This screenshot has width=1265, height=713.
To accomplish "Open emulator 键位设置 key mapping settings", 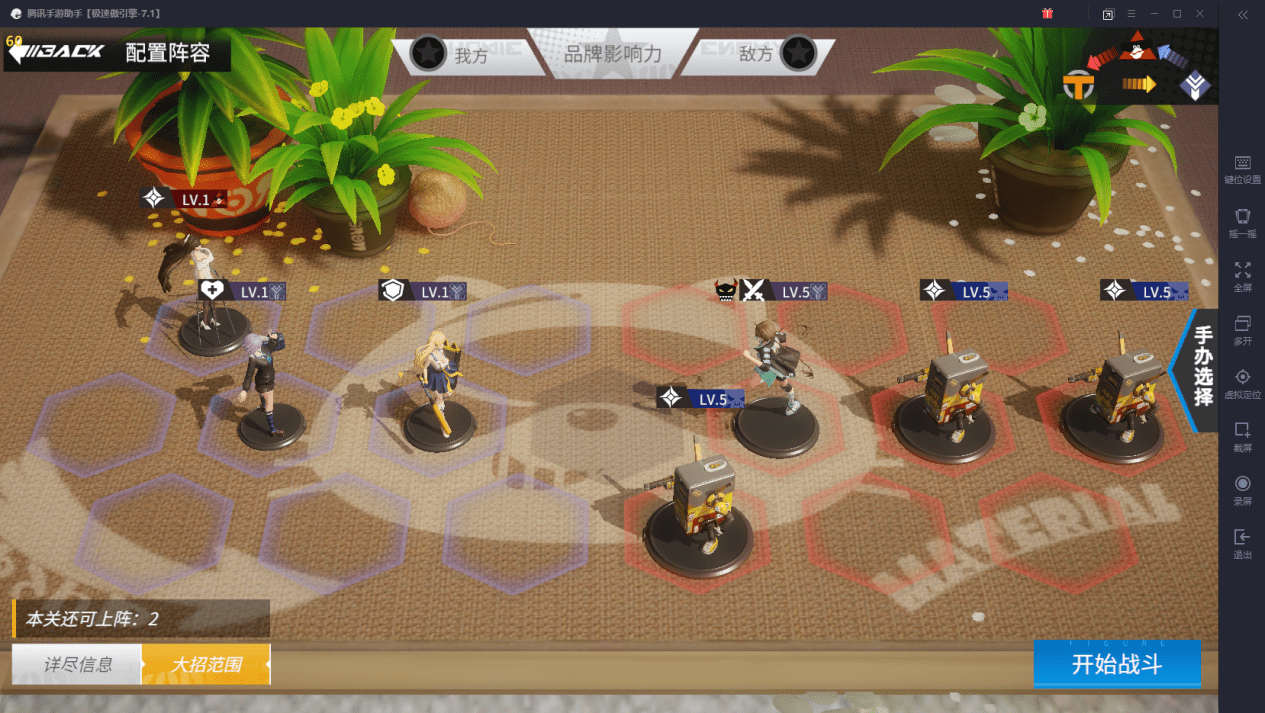I will (x=1242, y=168).
